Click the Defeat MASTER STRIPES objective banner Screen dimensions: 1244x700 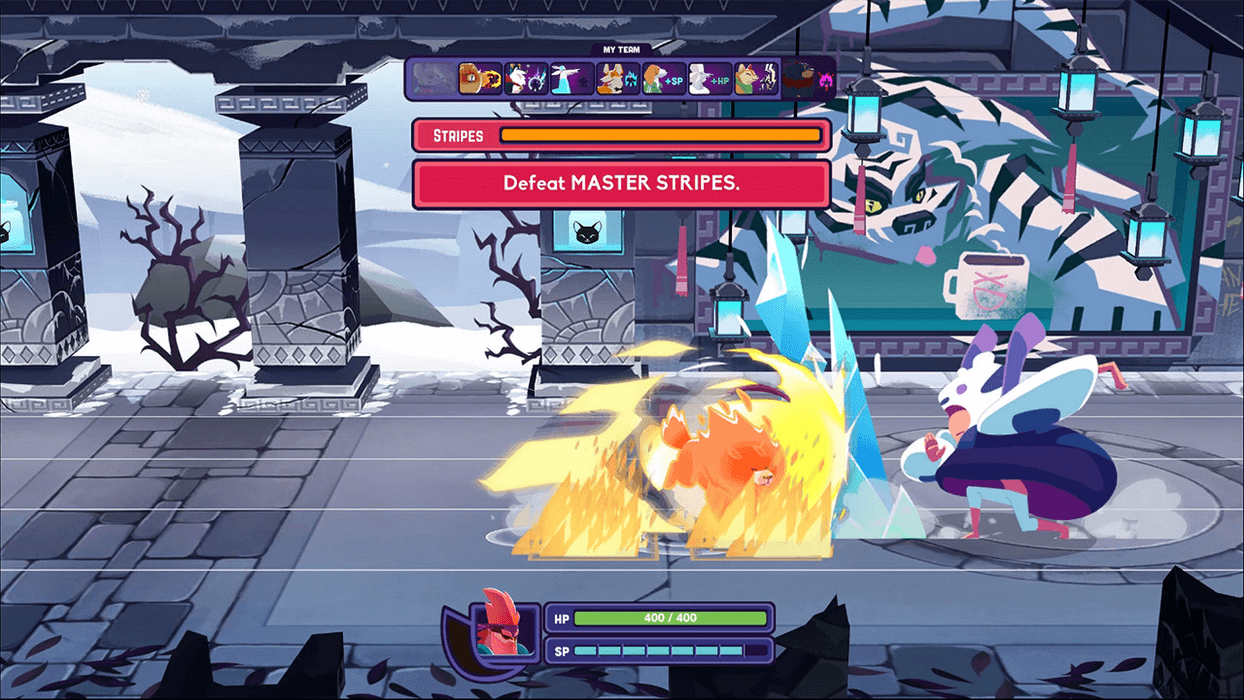[621, 184]
